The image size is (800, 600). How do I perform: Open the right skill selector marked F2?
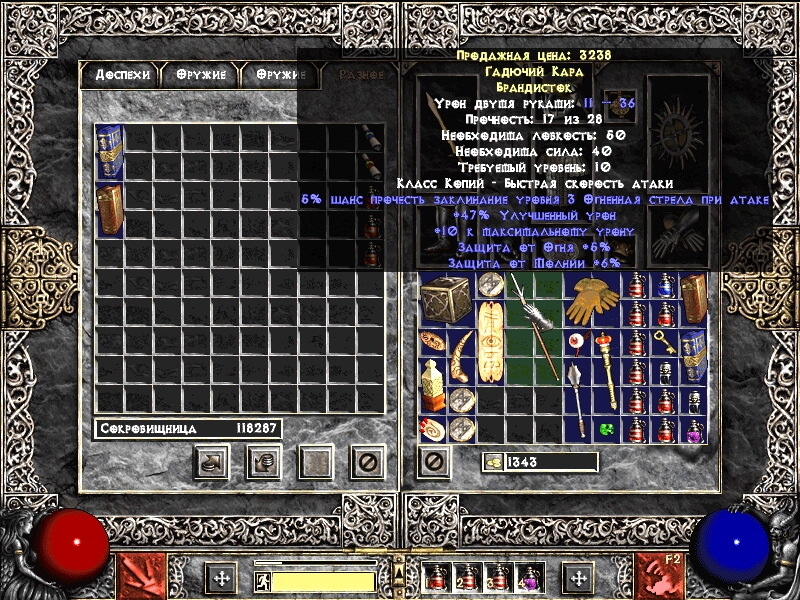pyautogui.click(x=663, y=576)
